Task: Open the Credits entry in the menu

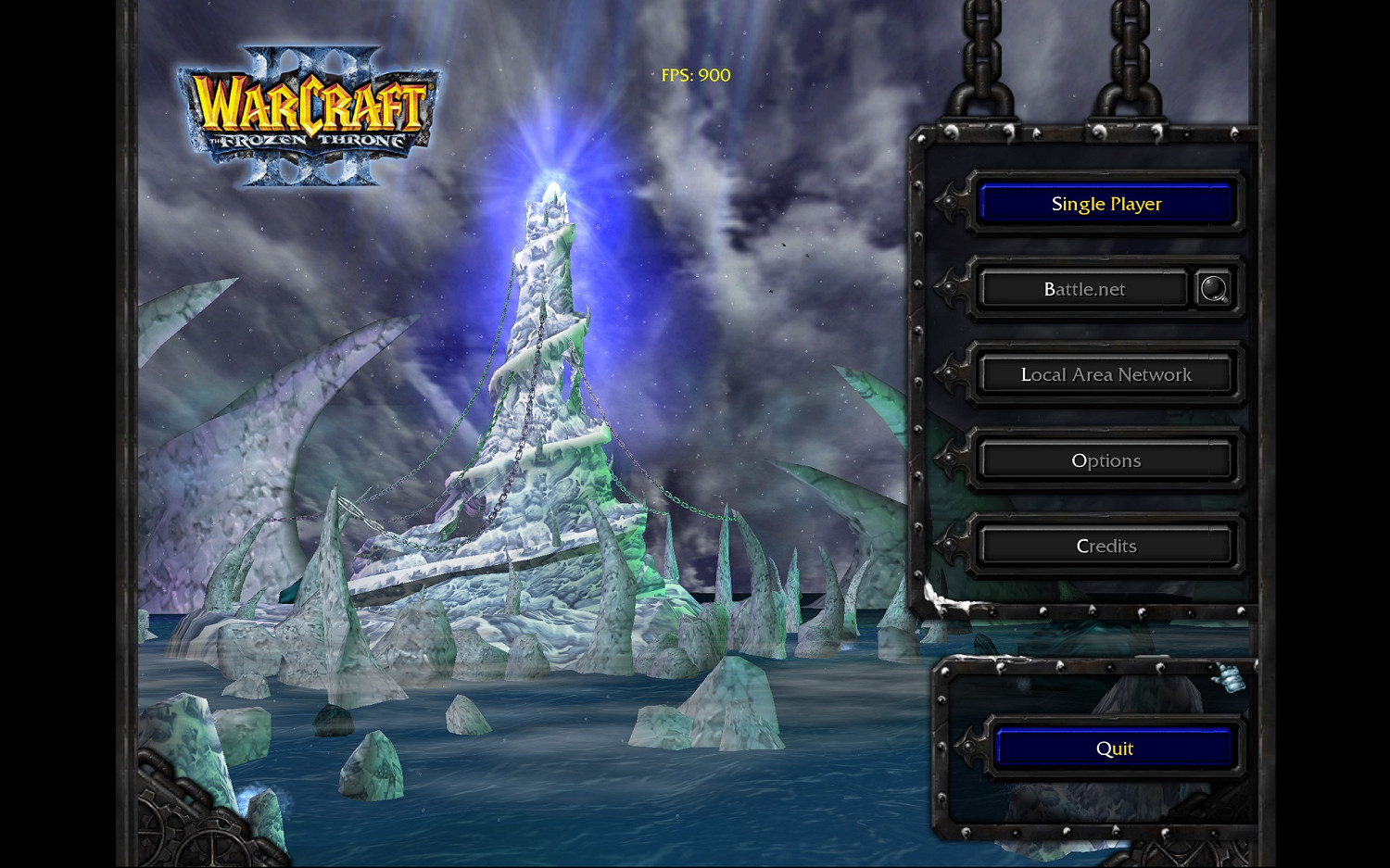Action: coord(1106,546)
